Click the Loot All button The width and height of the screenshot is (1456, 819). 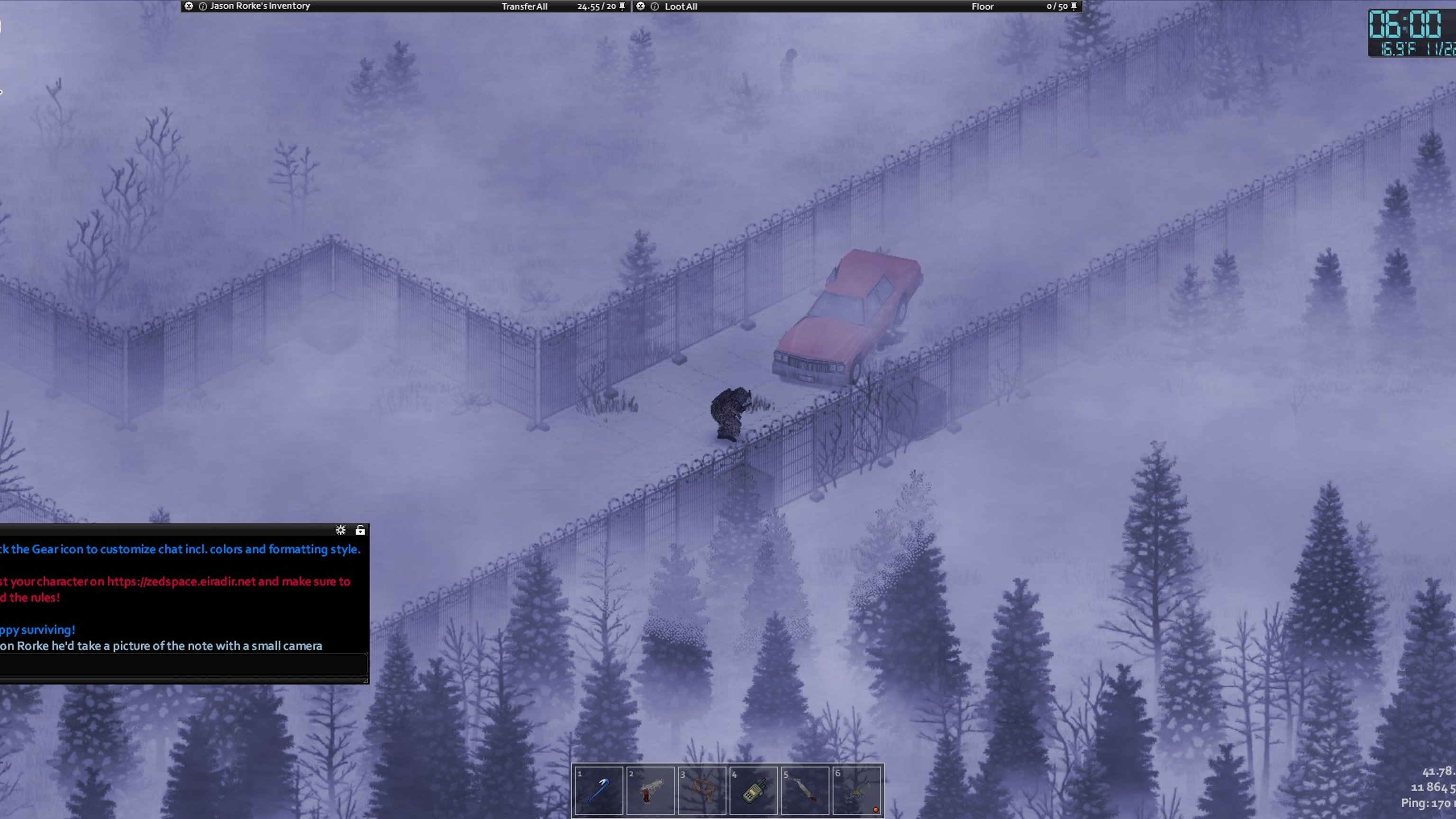click(x=681, y=6)
